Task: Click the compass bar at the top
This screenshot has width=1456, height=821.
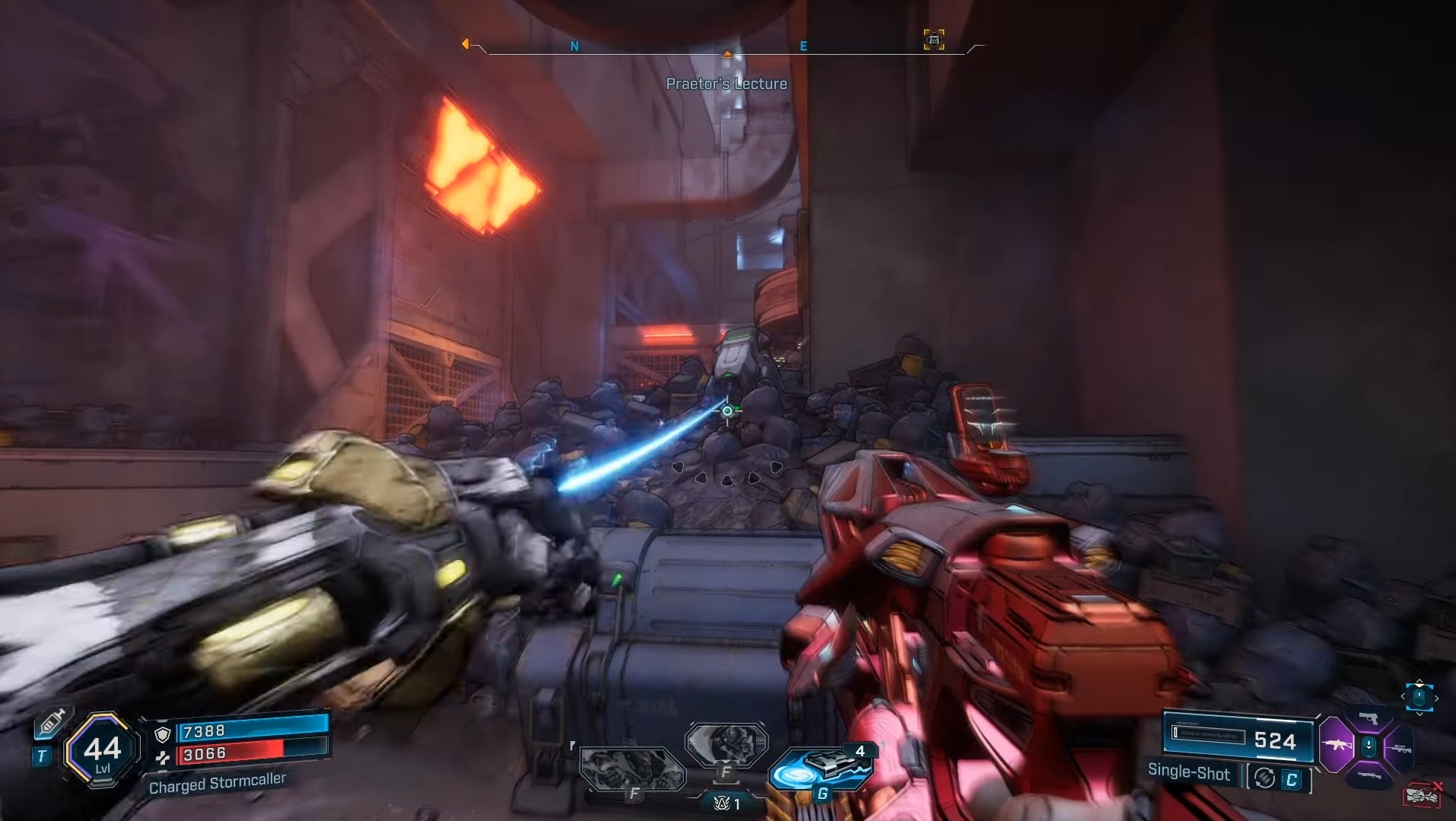Action: tap(726, 48)
